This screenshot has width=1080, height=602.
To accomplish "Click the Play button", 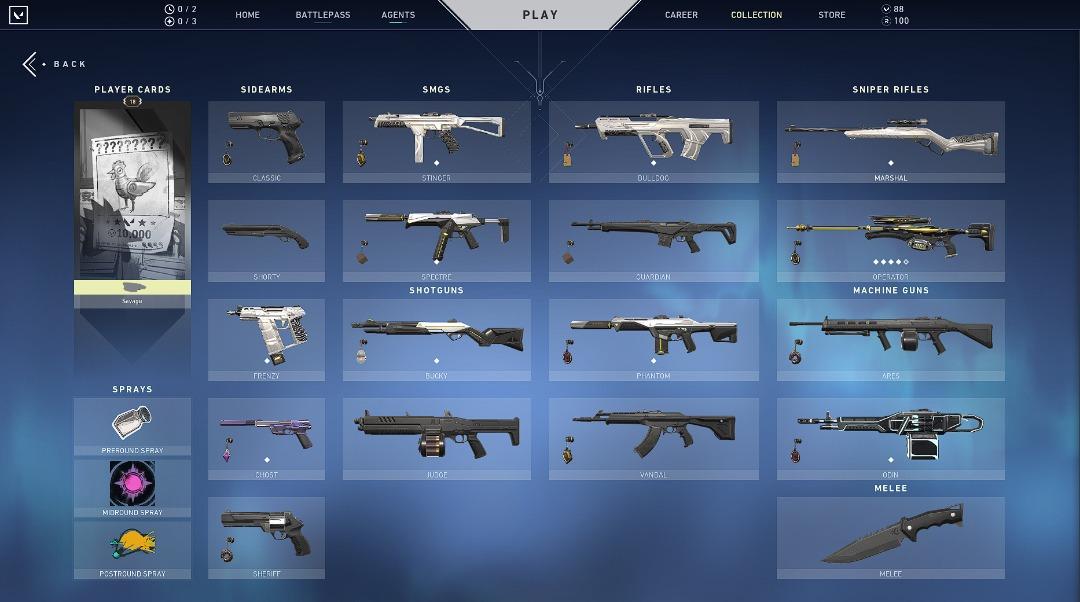I will (540, 15).
